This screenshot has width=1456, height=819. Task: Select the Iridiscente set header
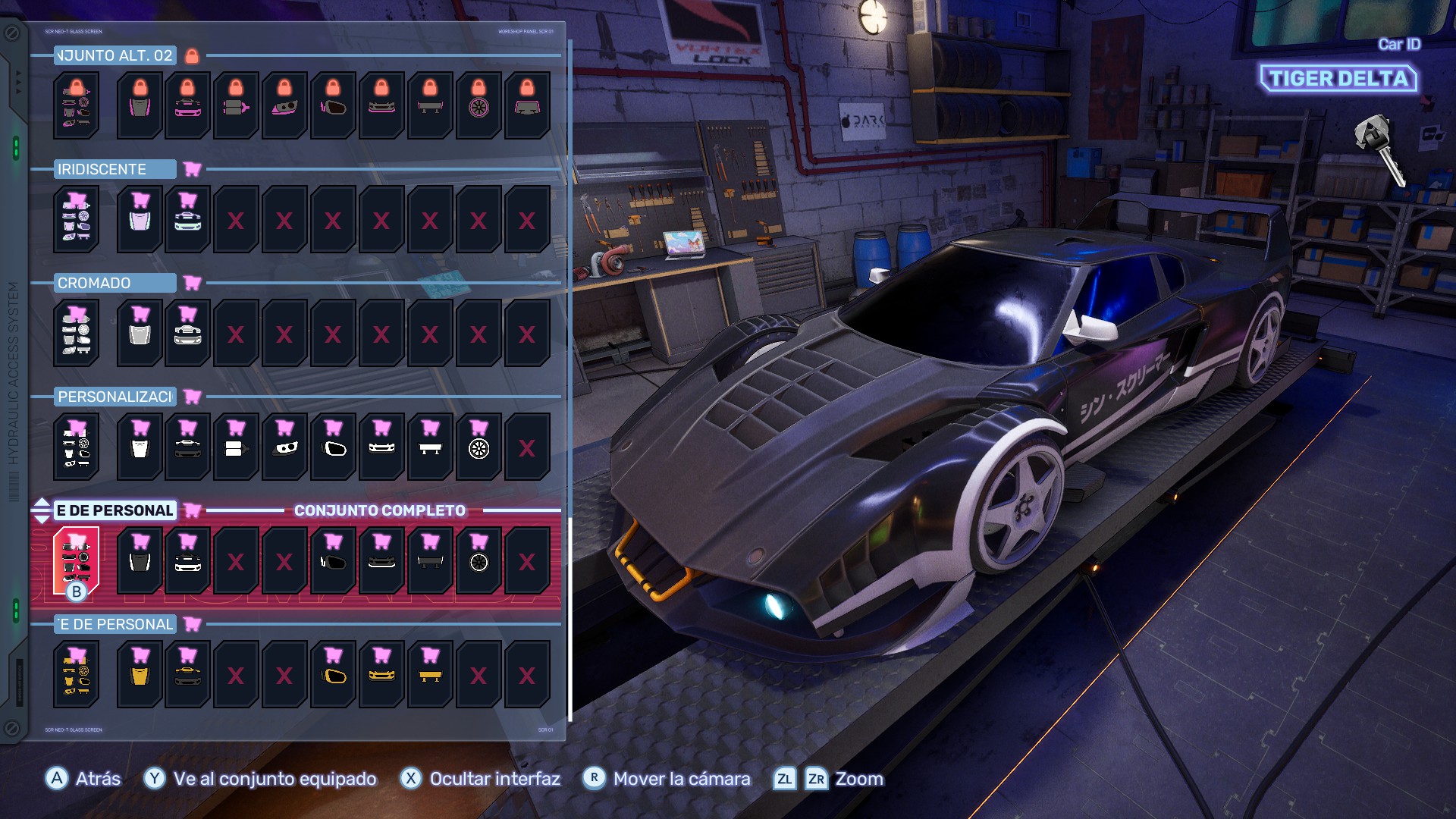coord(115,169)
